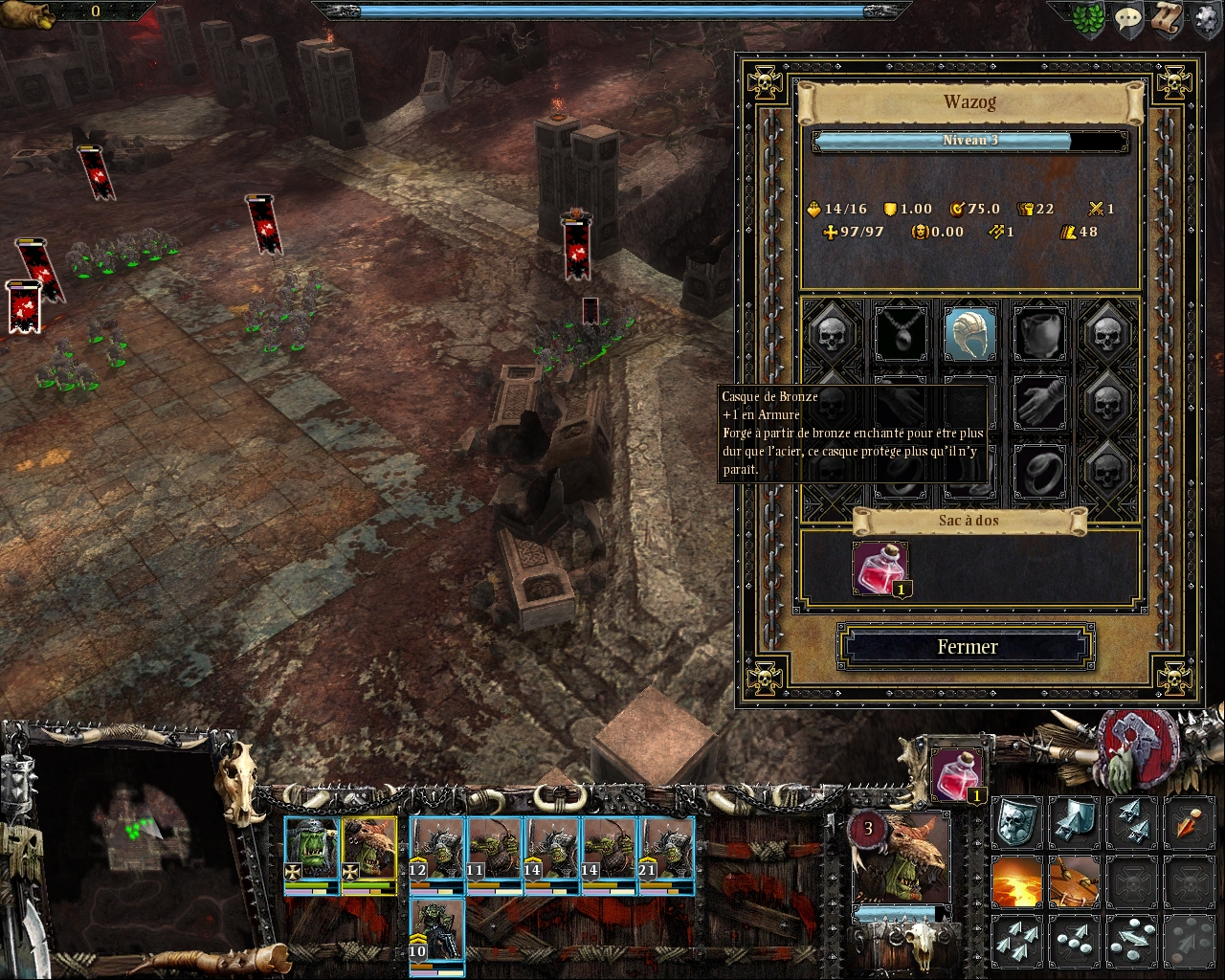The height and width of the screenshot is (980, 1225).
Task: Activate the skull shield command
Action: 1015,822
